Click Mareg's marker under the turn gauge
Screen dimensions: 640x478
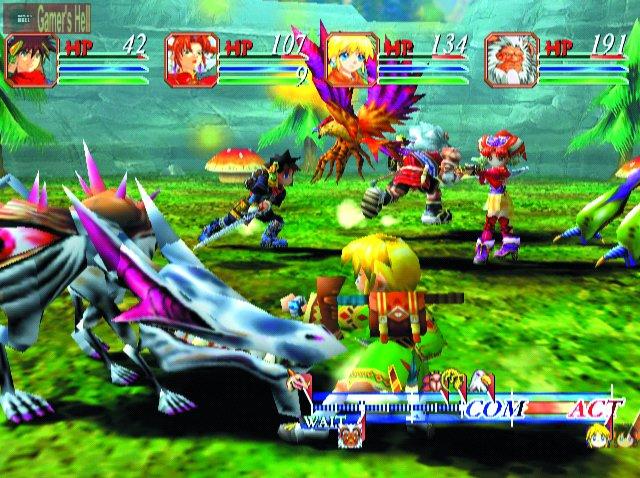pyautogui.click(x=350, y=435)
